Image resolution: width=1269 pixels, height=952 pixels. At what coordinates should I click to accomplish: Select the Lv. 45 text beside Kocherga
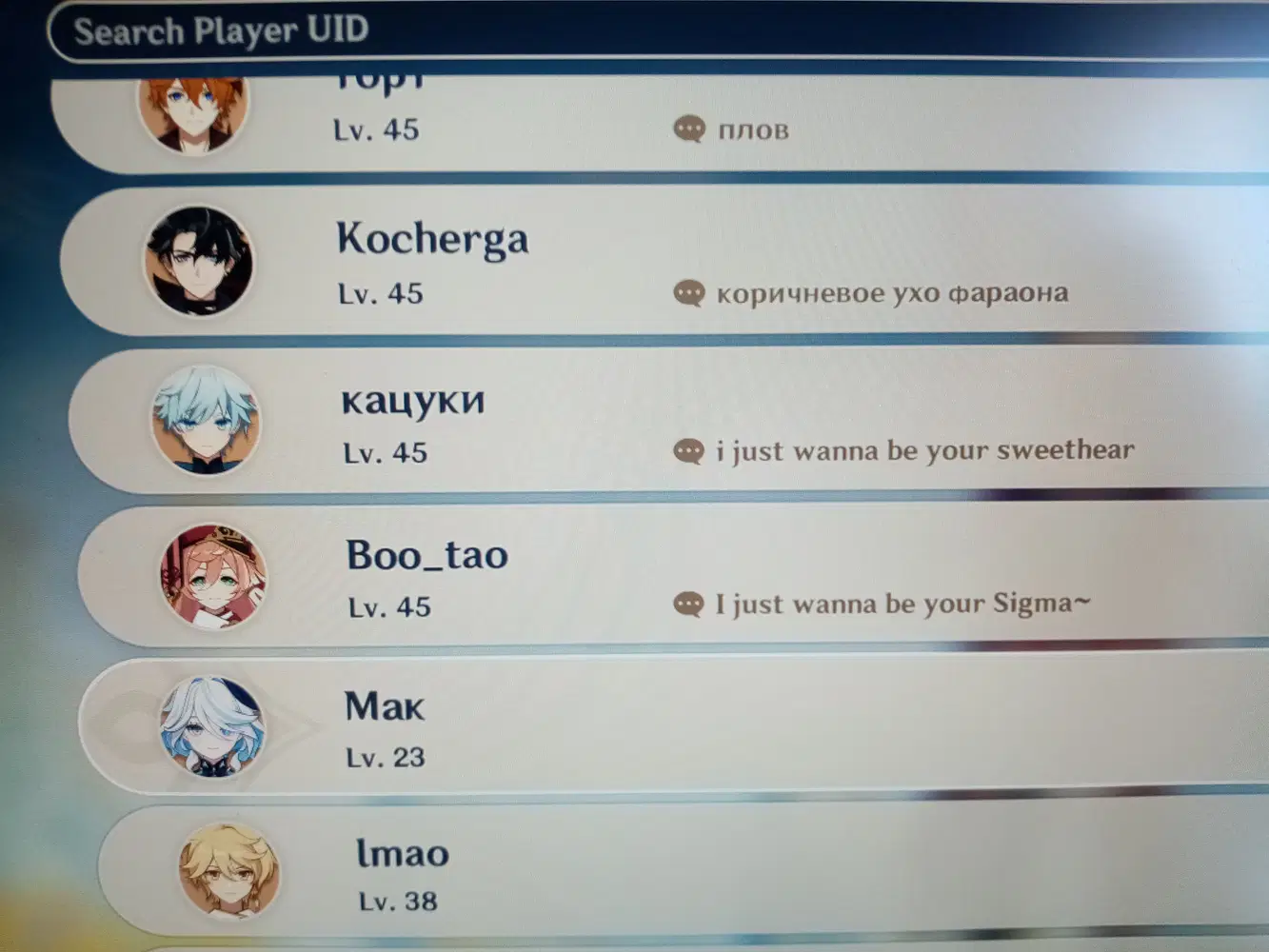pyautogui.click(x=383, y=293)
